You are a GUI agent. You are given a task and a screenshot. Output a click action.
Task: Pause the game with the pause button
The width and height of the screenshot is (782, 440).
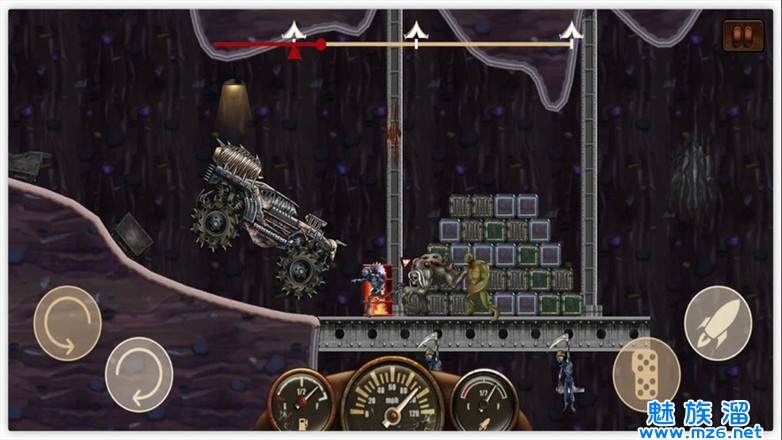pos(742,36)
